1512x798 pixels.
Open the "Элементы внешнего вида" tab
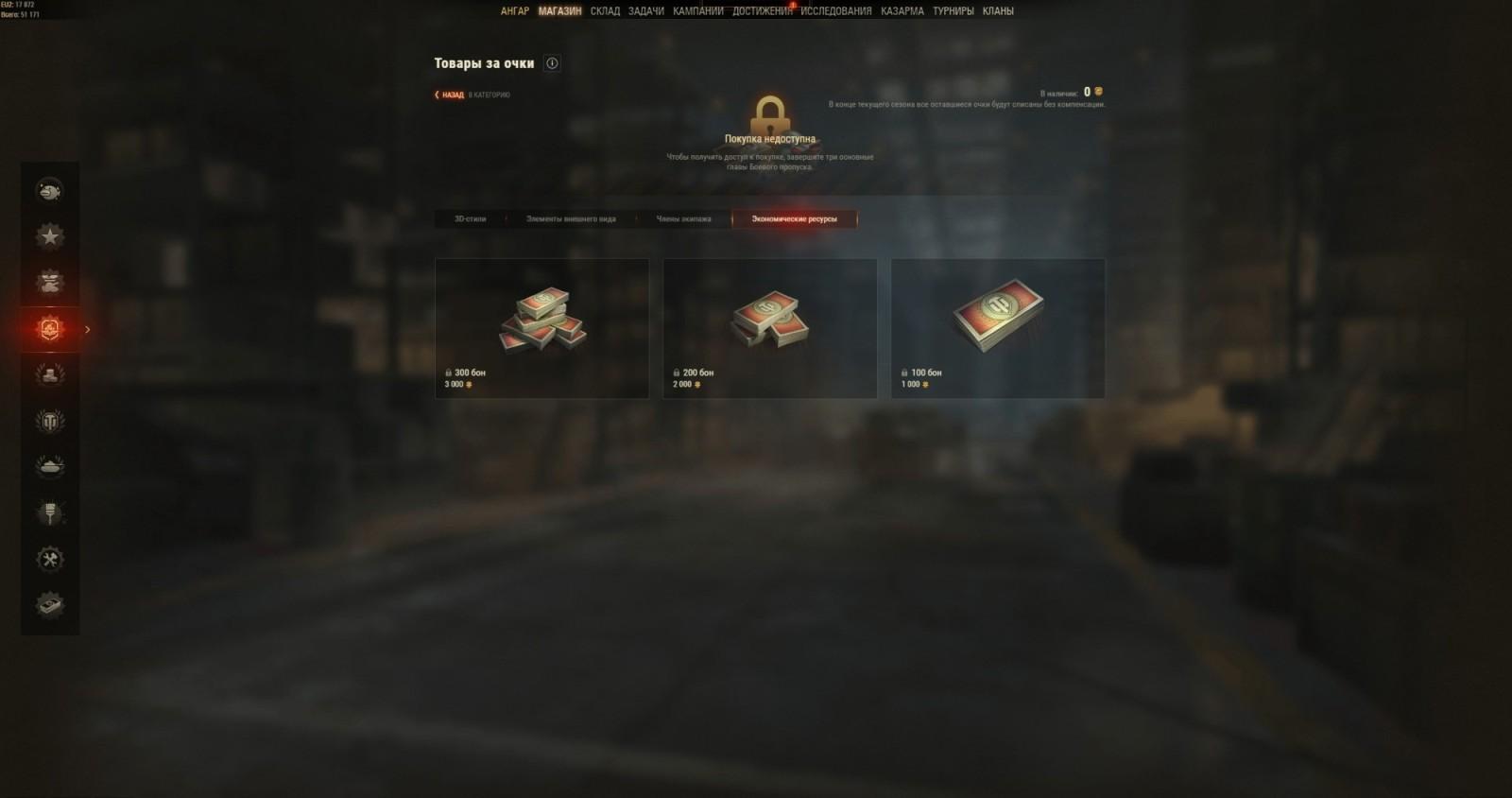pos(569,218)
